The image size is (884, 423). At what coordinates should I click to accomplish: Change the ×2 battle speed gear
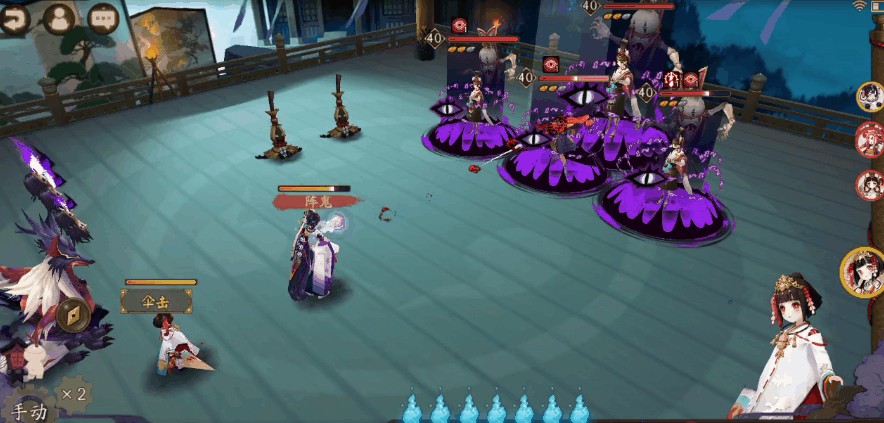click(72, 393)
